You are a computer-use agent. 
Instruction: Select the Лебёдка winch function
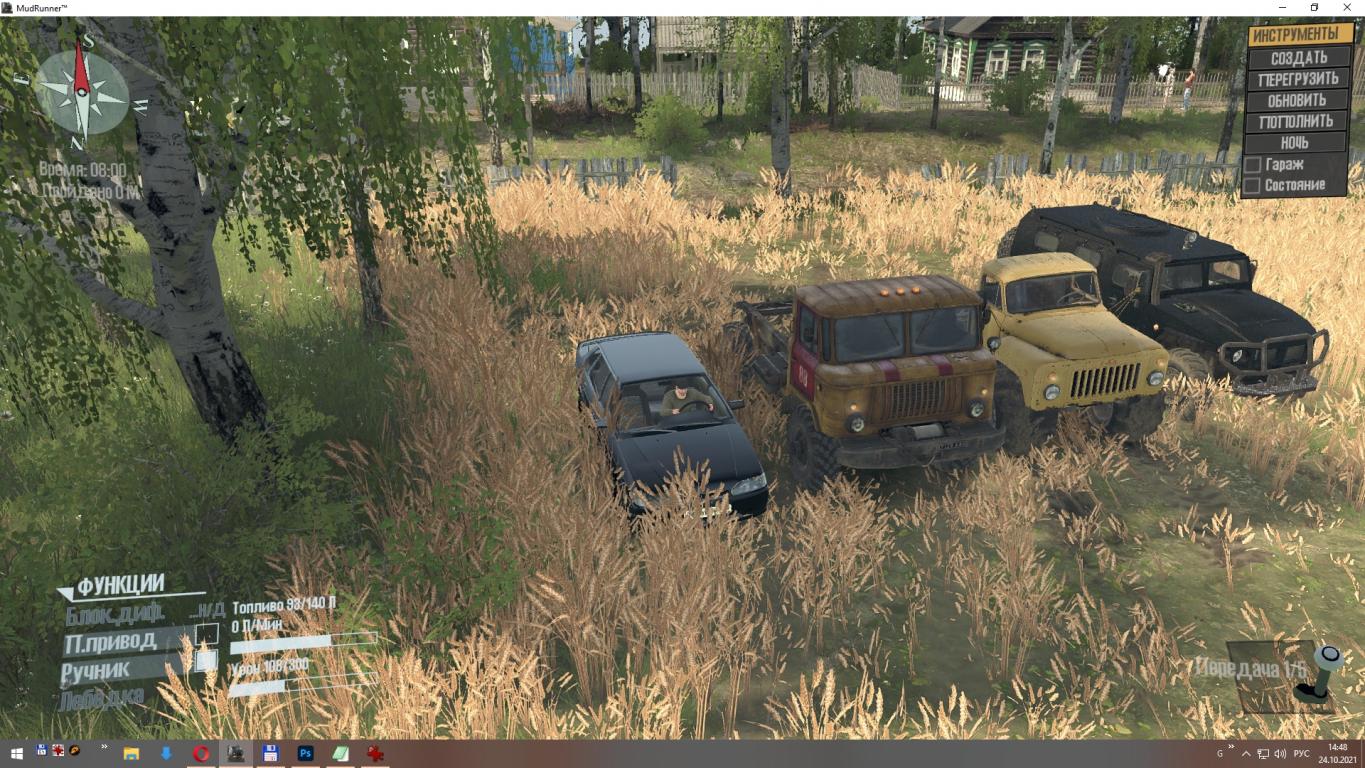click(x=102, y=698)
